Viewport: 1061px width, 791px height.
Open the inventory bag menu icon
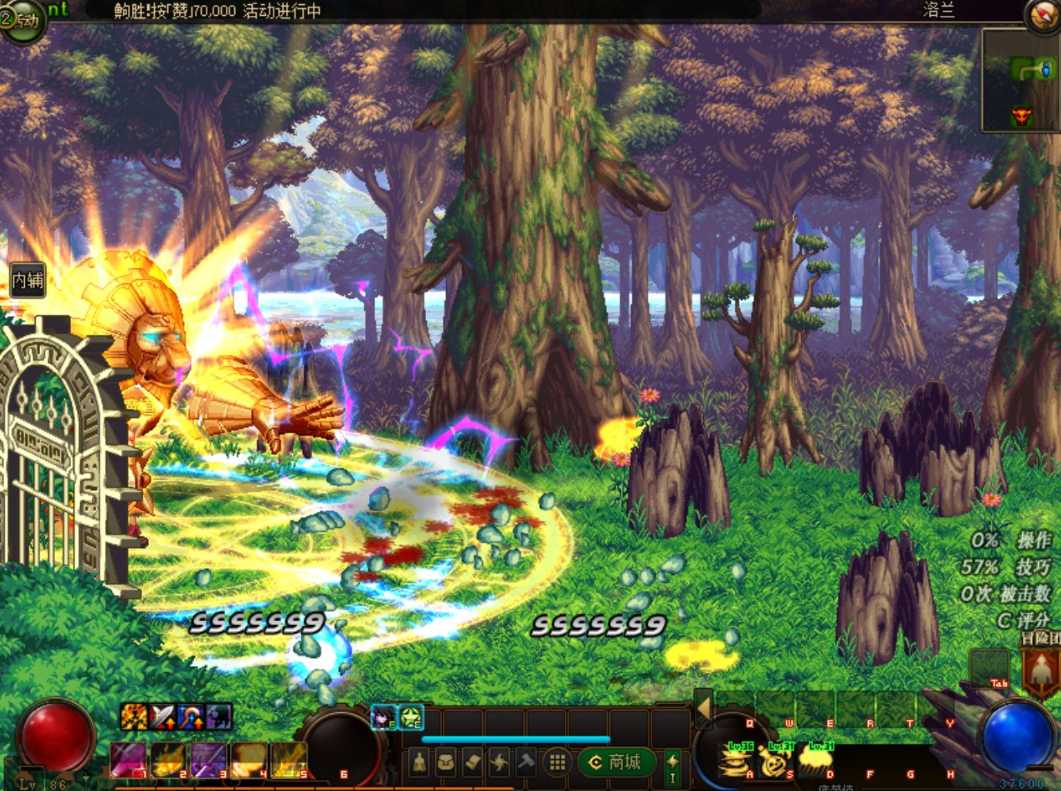(446, 763)
